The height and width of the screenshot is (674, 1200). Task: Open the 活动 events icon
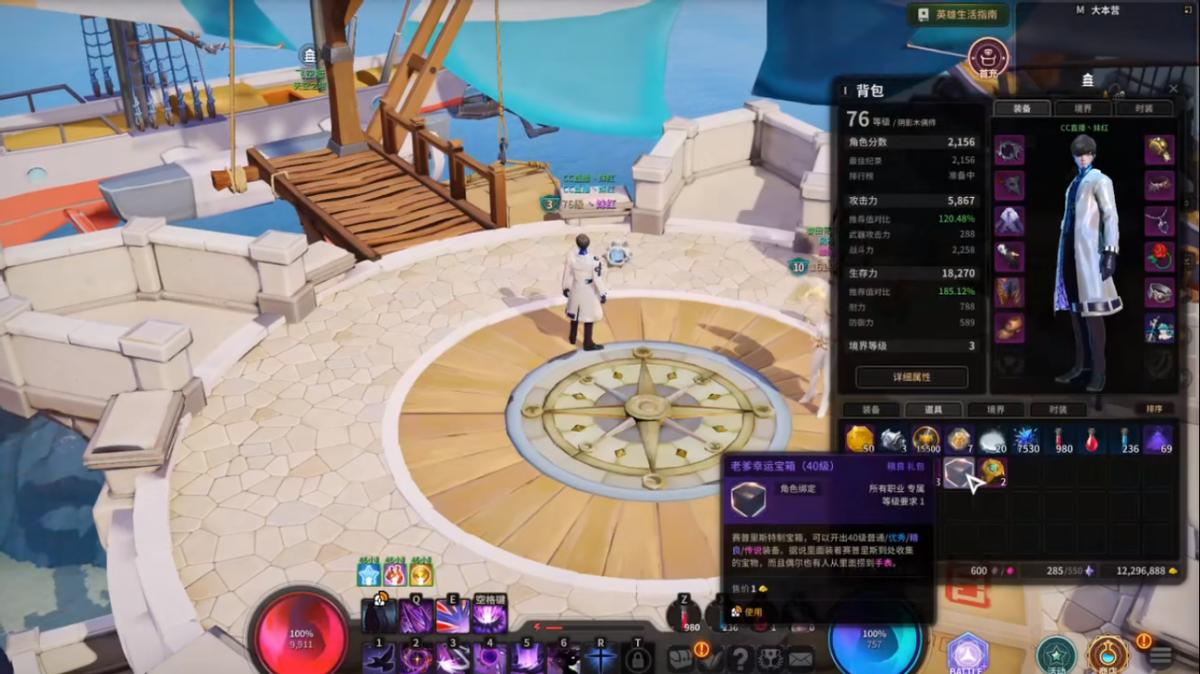pyautogui.click(x=1055, y=654)
